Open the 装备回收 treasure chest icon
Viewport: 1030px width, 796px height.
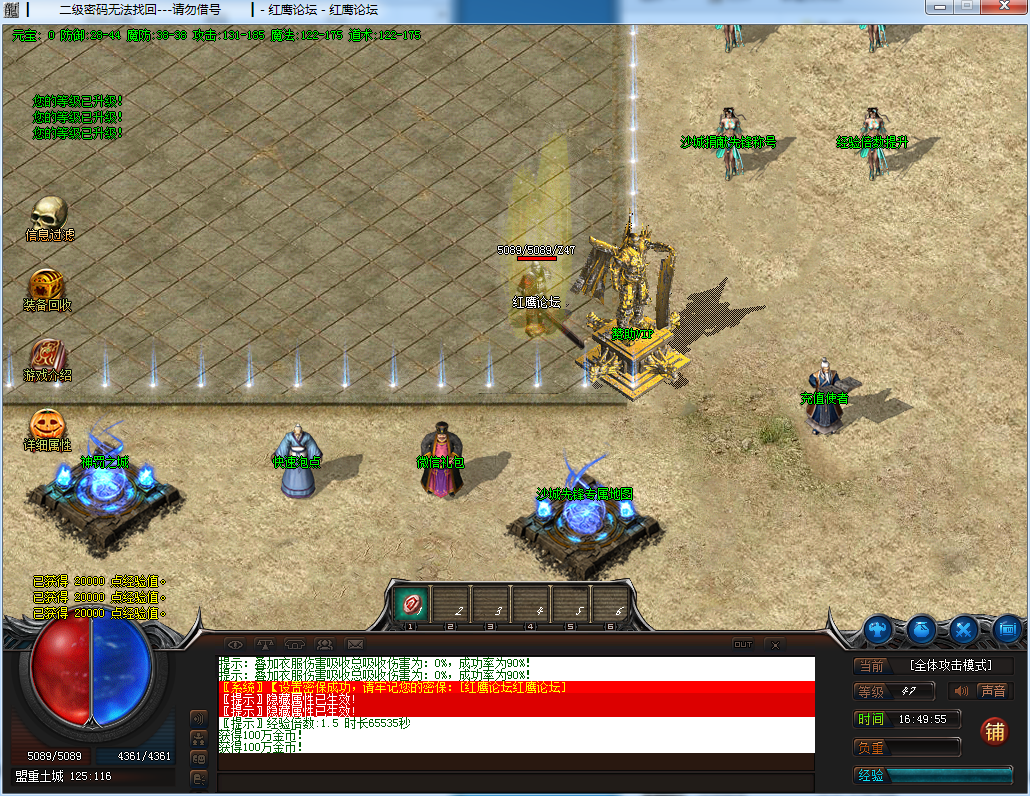point(47,284)
